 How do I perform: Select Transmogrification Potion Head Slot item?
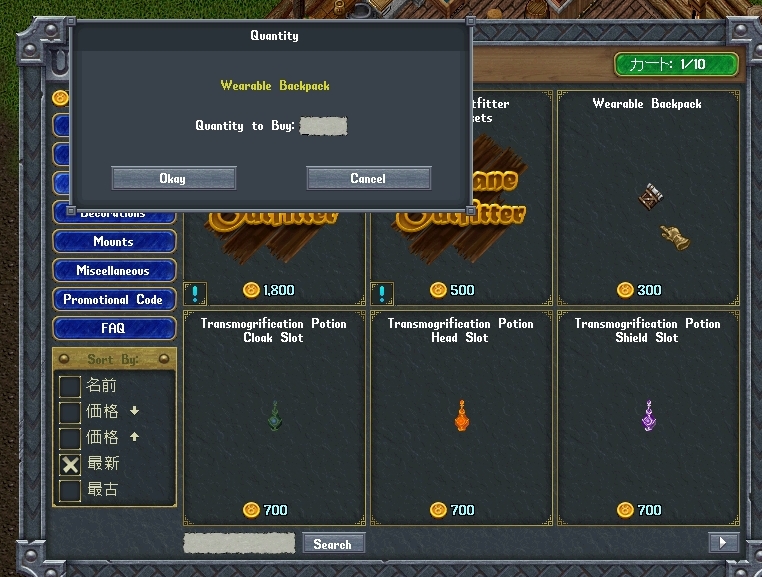click(461, 416)
